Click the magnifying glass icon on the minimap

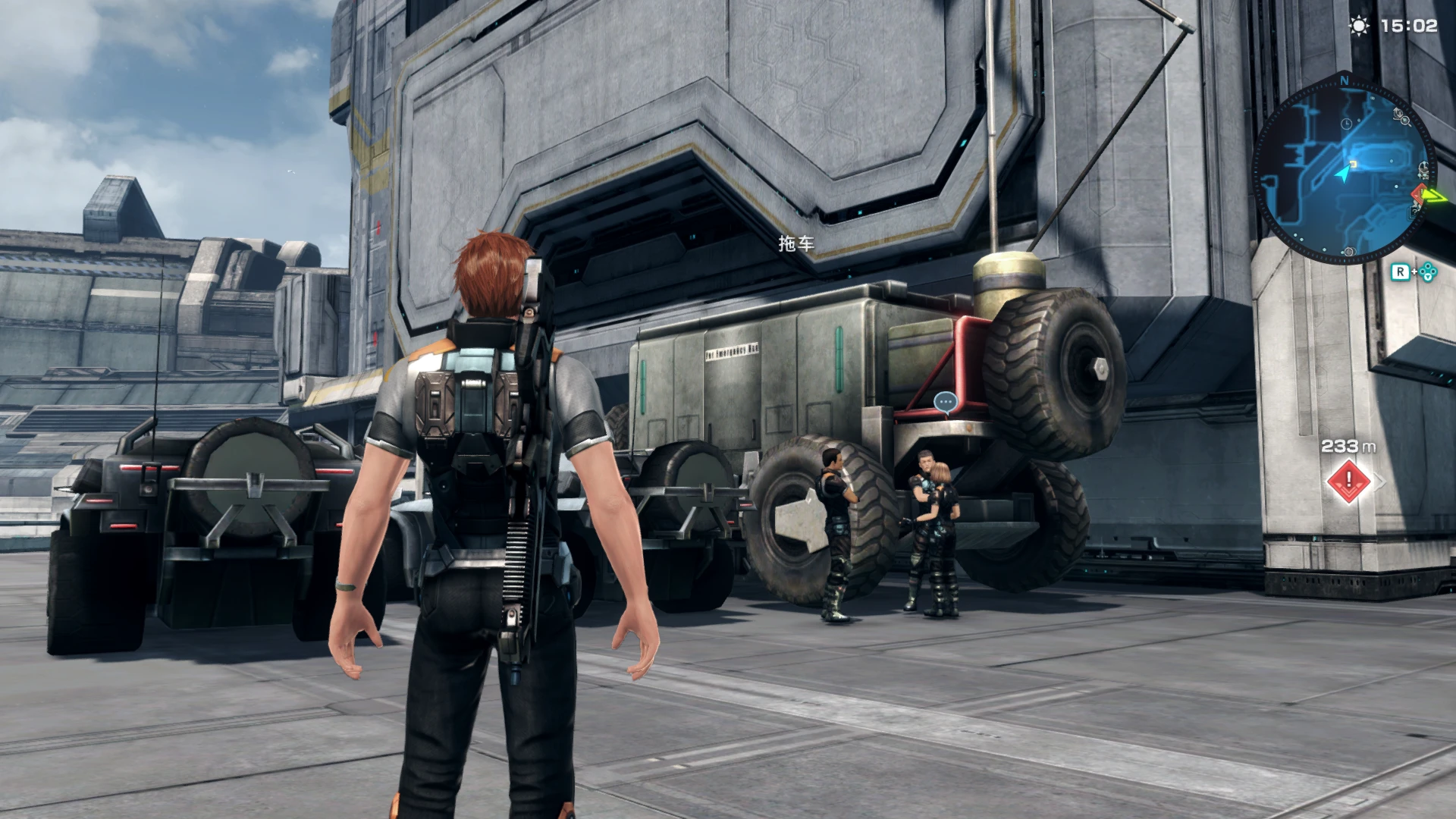click(x=1404, y=120)
